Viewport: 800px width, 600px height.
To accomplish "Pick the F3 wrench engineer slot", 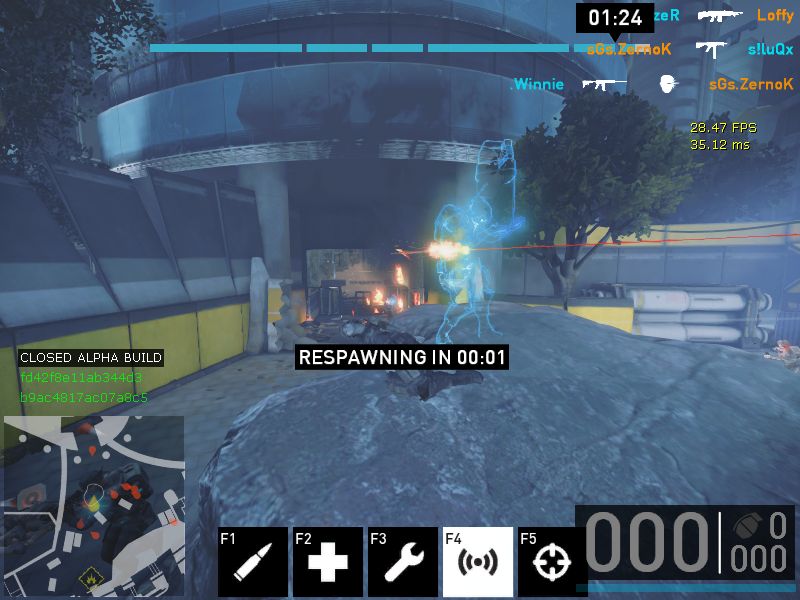I will (x=403, y=561).
